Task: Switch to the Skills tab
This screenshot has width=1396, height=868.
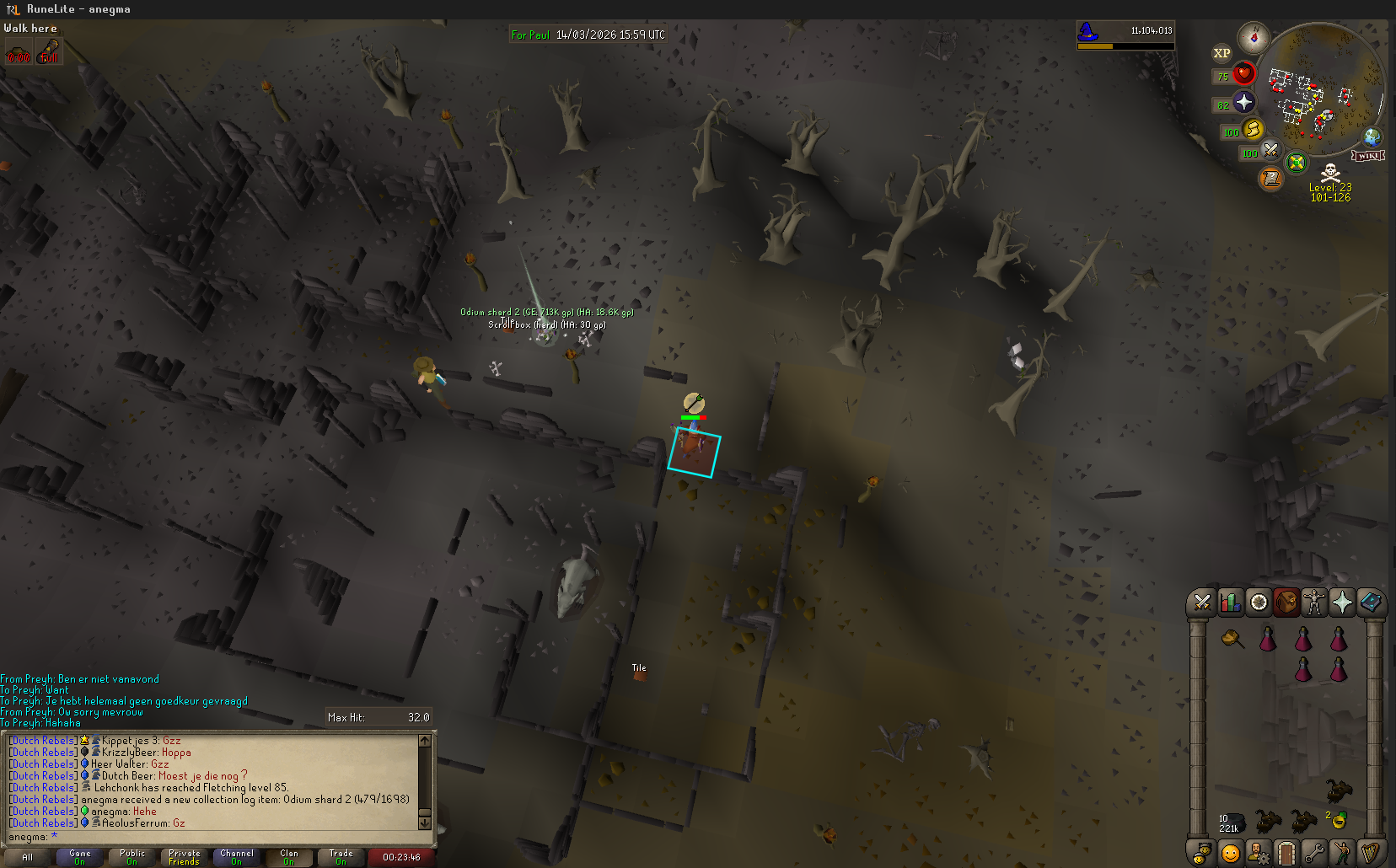Action: 1231,603
